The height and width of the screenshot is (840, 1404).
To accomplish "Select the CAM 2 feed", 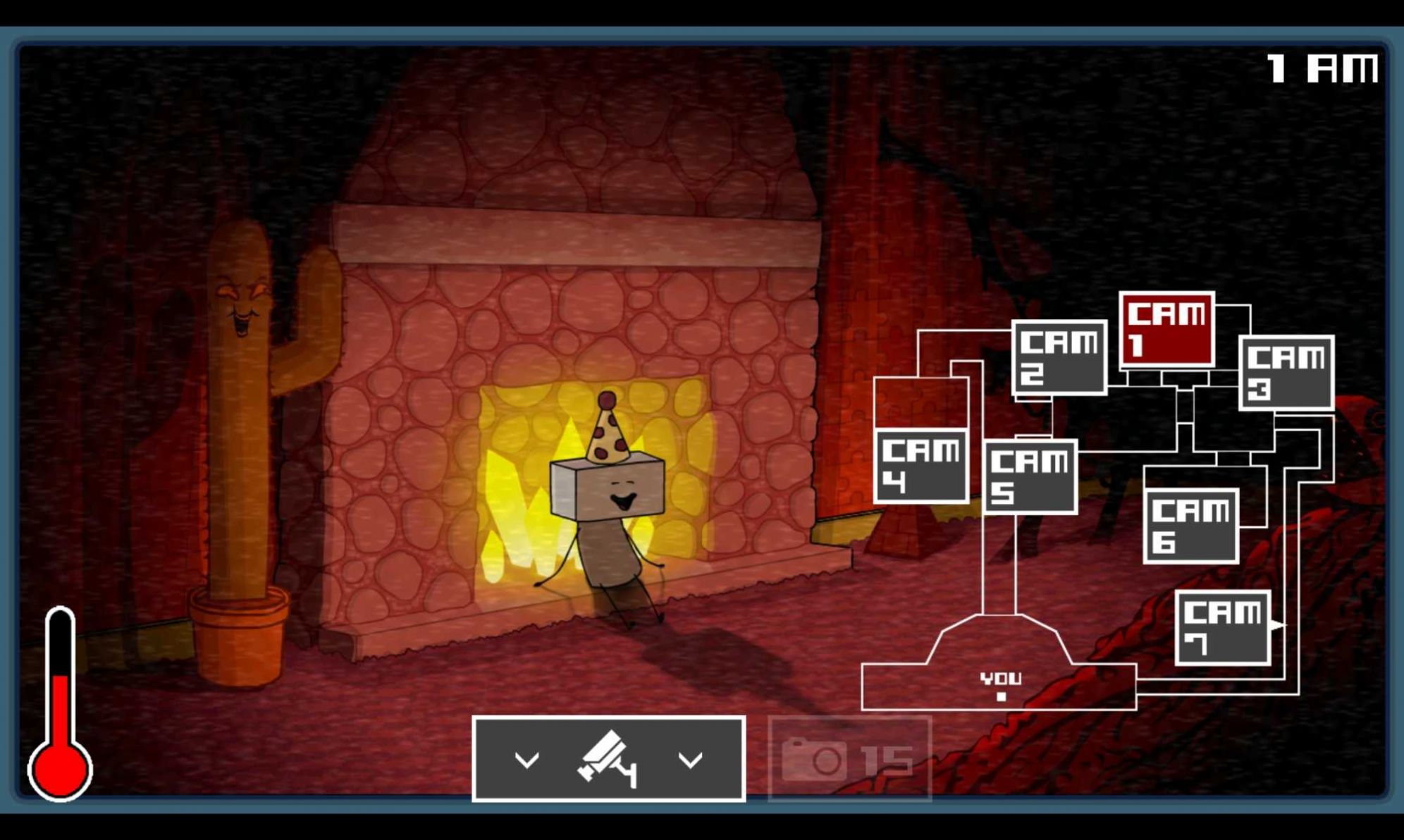I will 1059,357.
